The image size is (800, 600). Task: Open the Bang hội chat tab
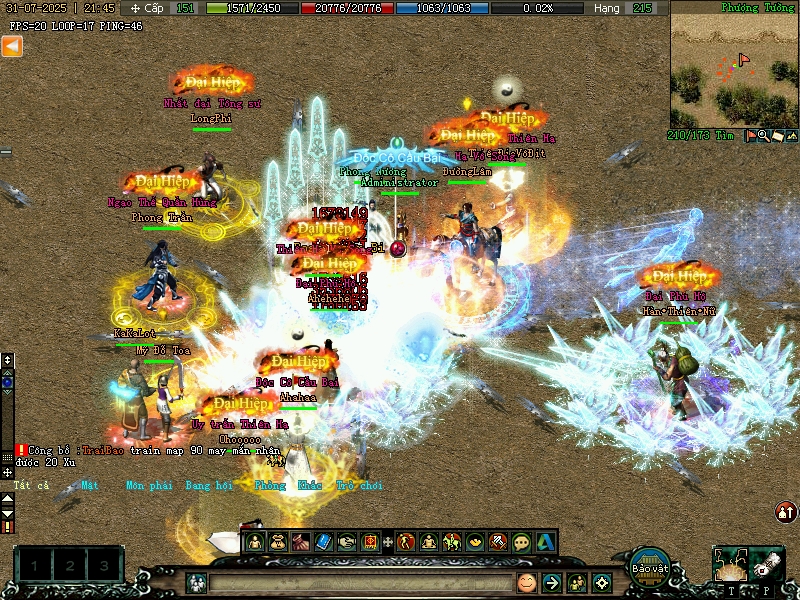click(209, 485)
